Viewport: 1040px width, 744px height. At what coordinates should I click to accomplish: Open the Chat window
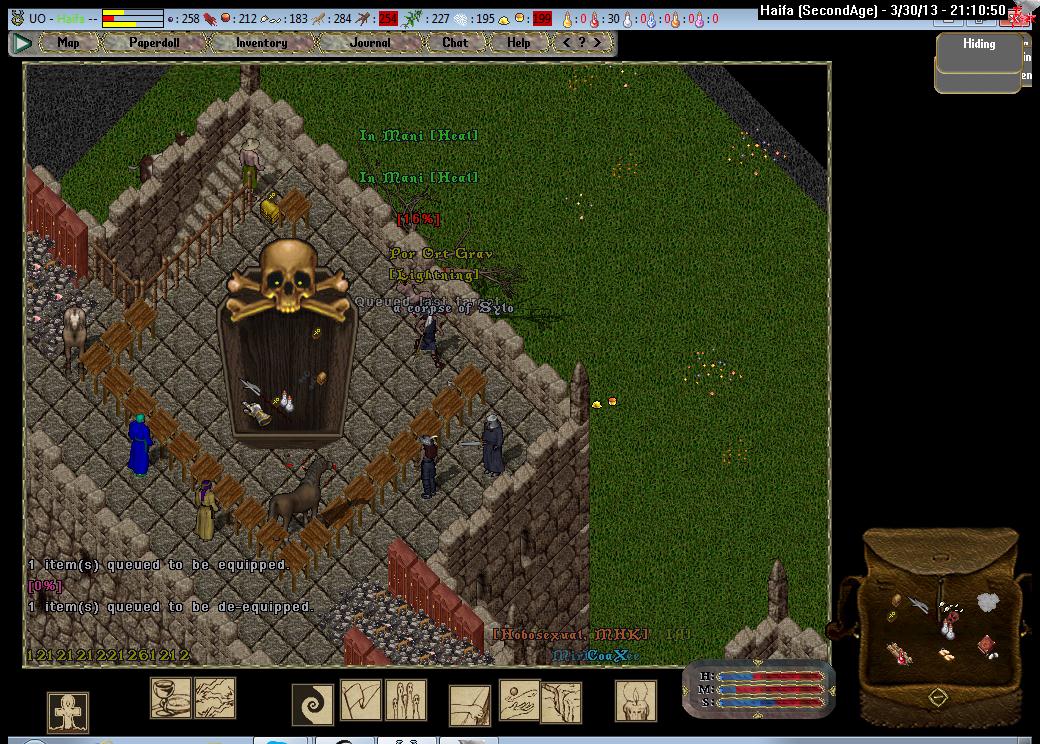pos(455,43)
